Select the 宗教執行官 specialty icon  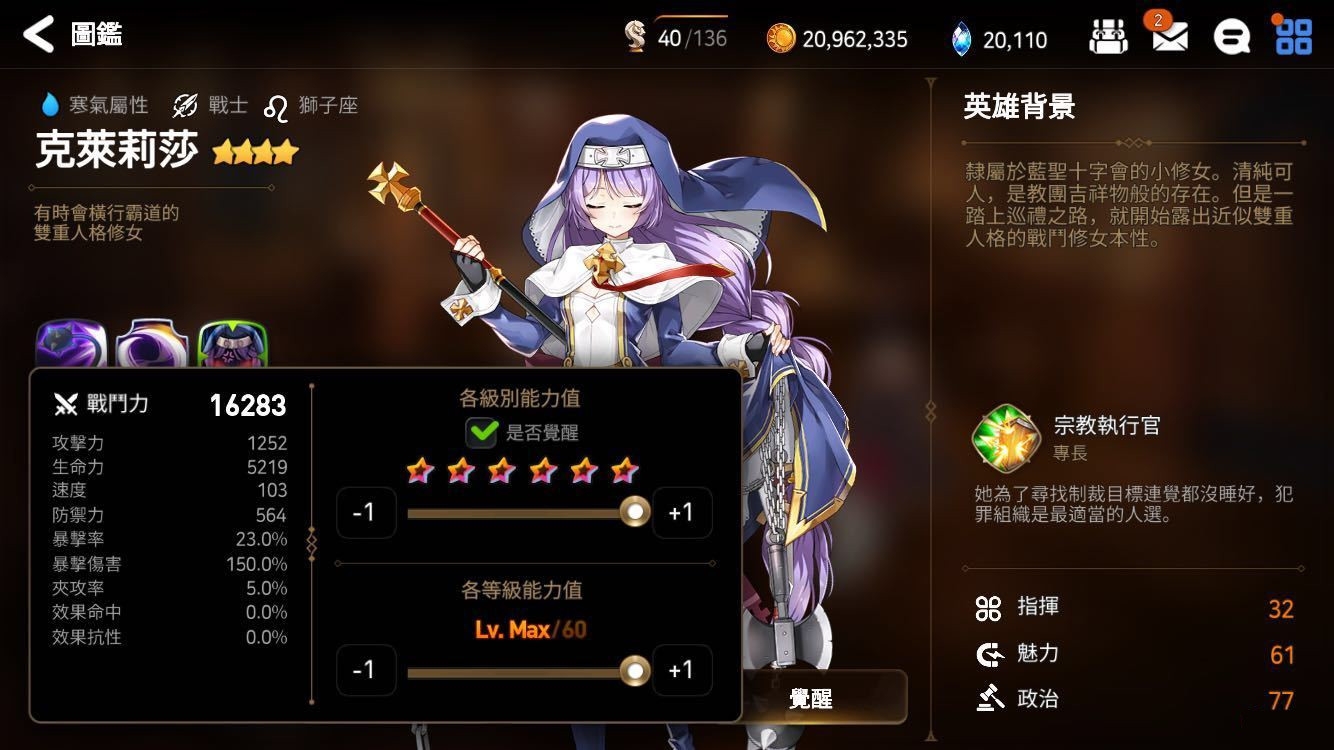1004,438
